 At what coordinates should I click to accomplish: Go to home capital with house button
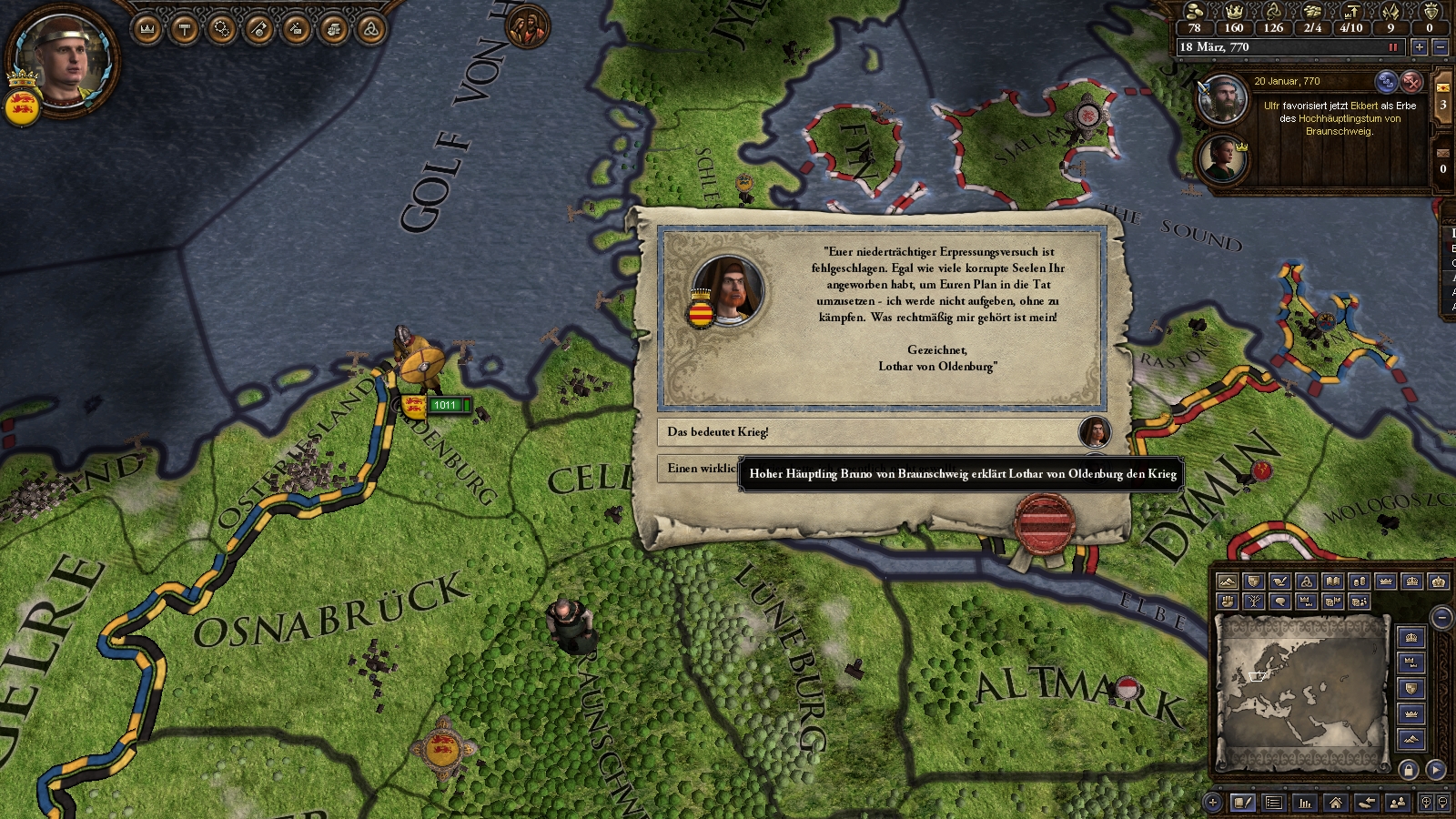pyautogui.click(x=1335, y=803)
